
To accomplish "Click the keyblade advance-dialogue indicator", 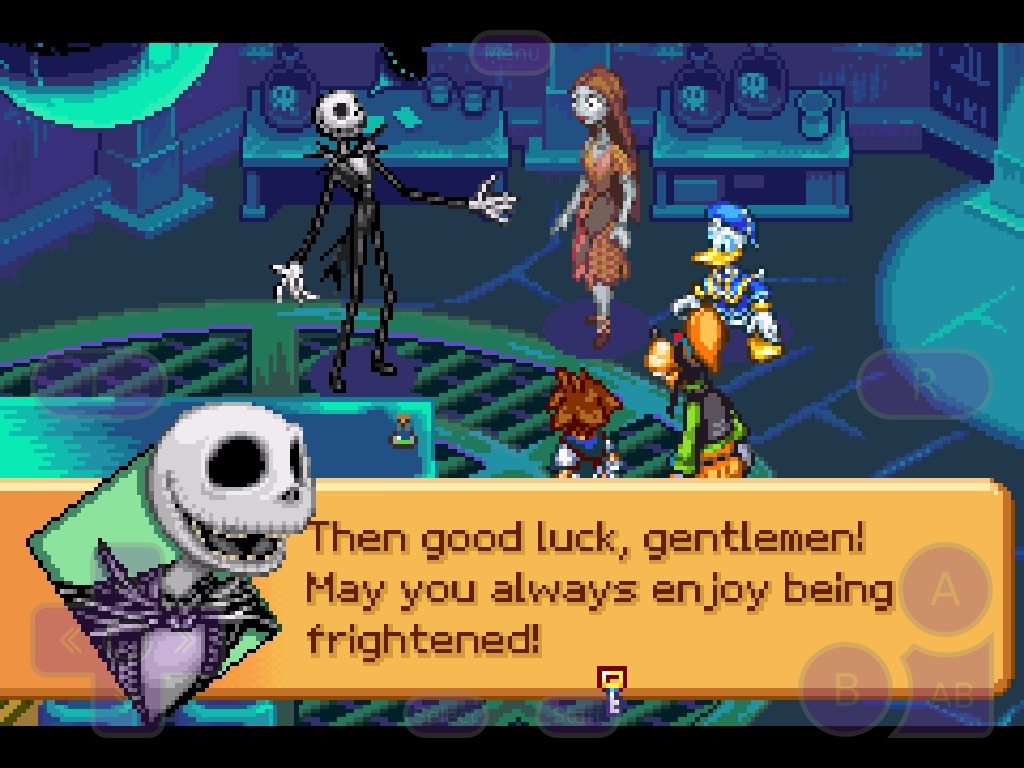I will pyautogui.click(x=612, y=690).
